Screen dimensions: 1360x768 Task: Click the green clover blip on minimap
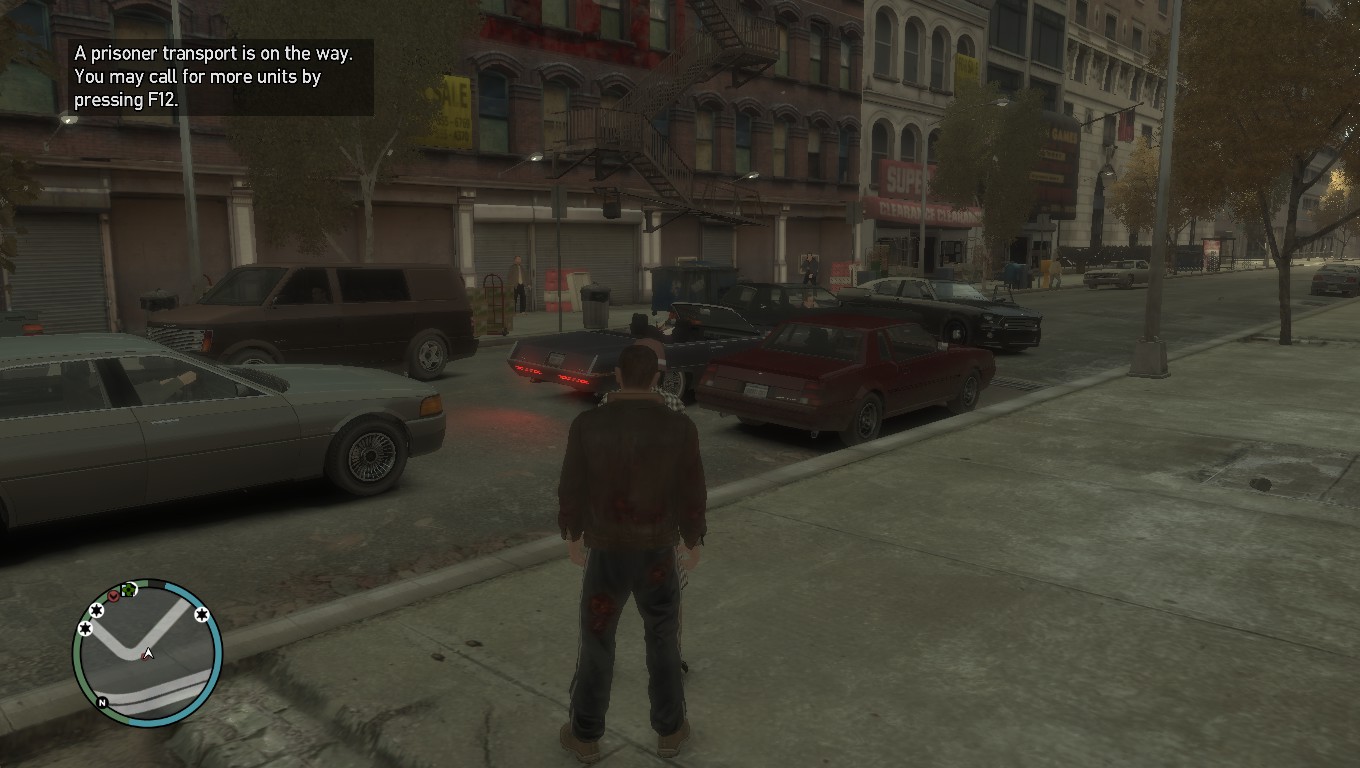128,591
